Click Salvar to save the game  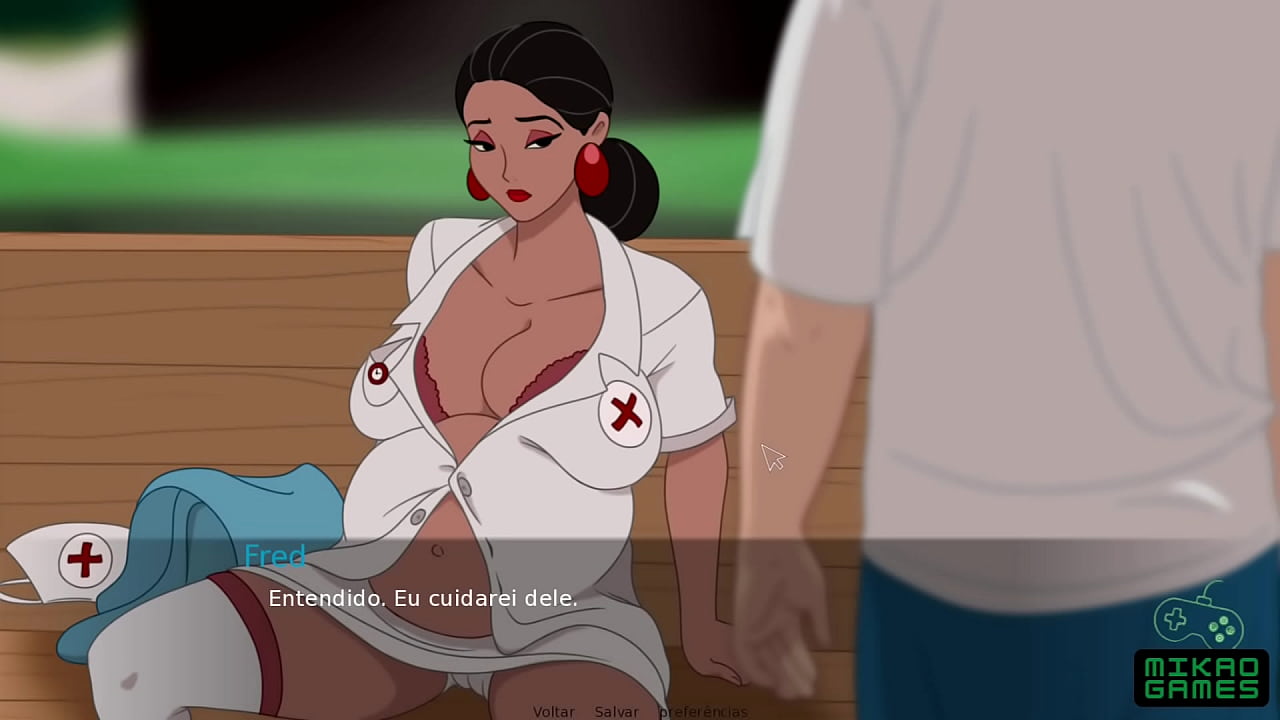point(615,711)
